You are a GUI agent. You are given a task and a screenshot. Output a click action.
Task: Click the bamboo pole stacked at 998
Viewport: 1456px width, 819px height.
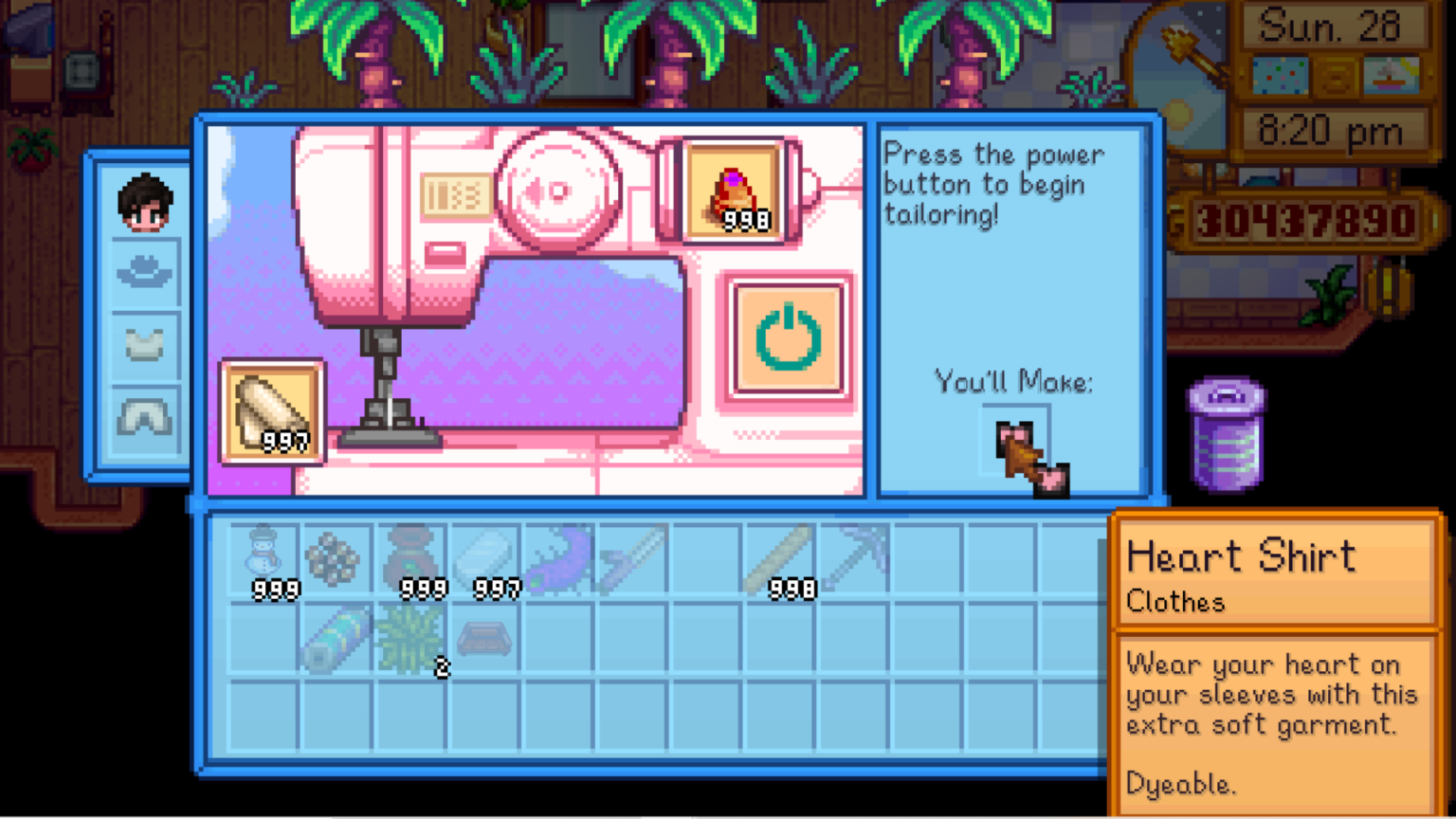782,561
